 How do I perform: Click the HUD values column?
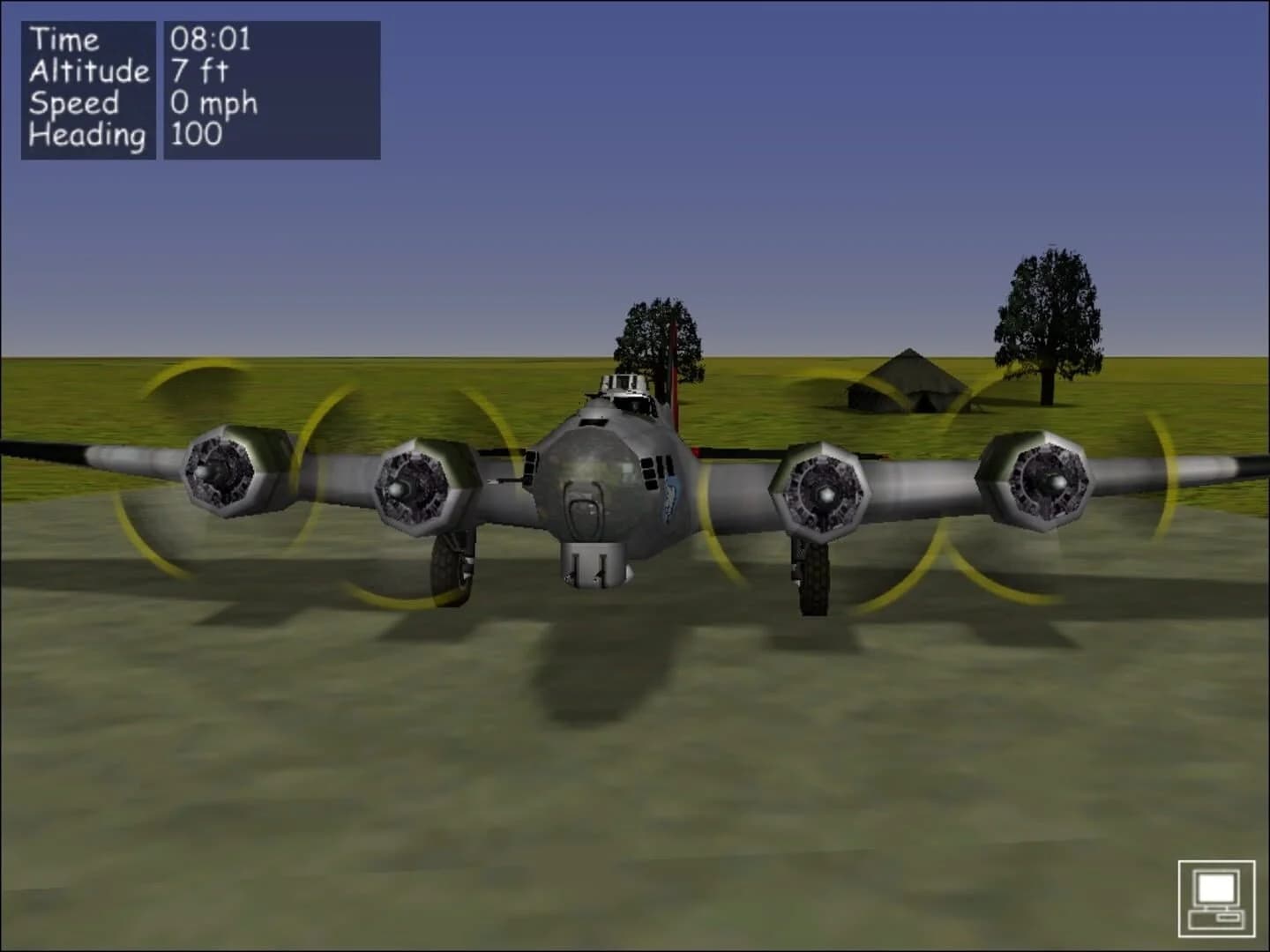(x=212, y=86)
